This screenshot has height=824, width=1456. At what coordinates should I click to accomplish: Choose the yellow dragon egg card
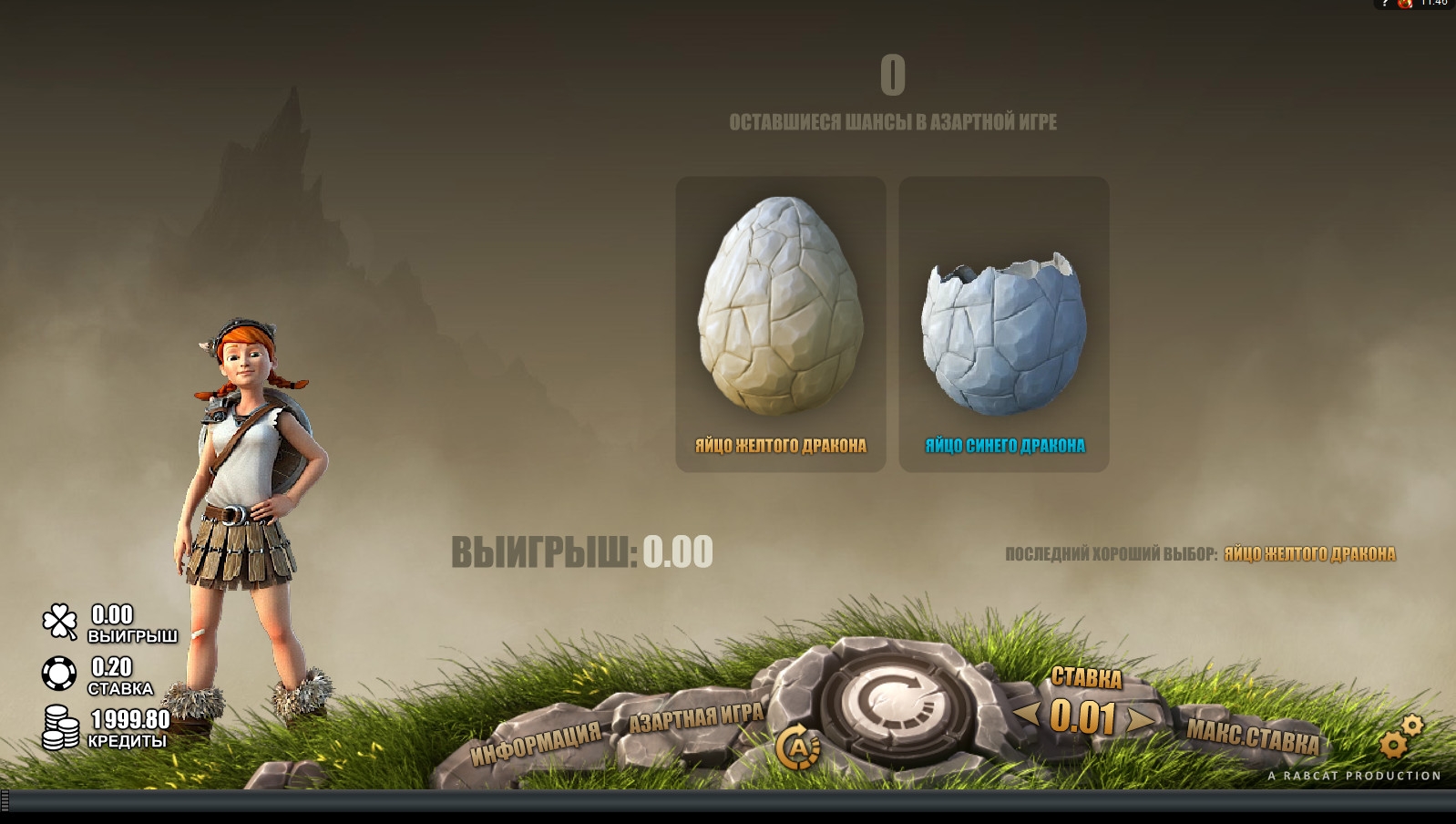780,324
